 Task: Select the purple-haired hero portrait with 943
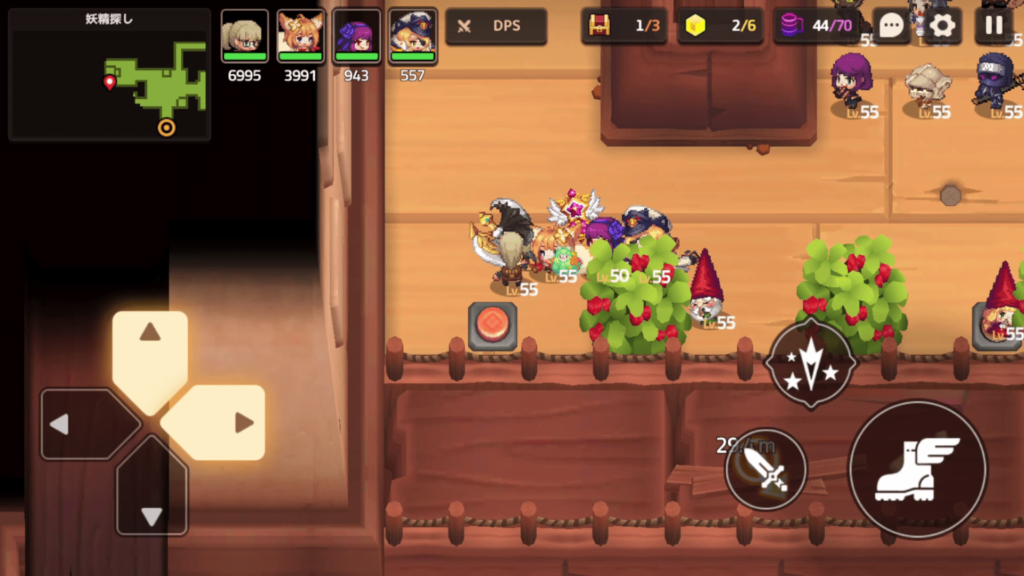[357, 38]
